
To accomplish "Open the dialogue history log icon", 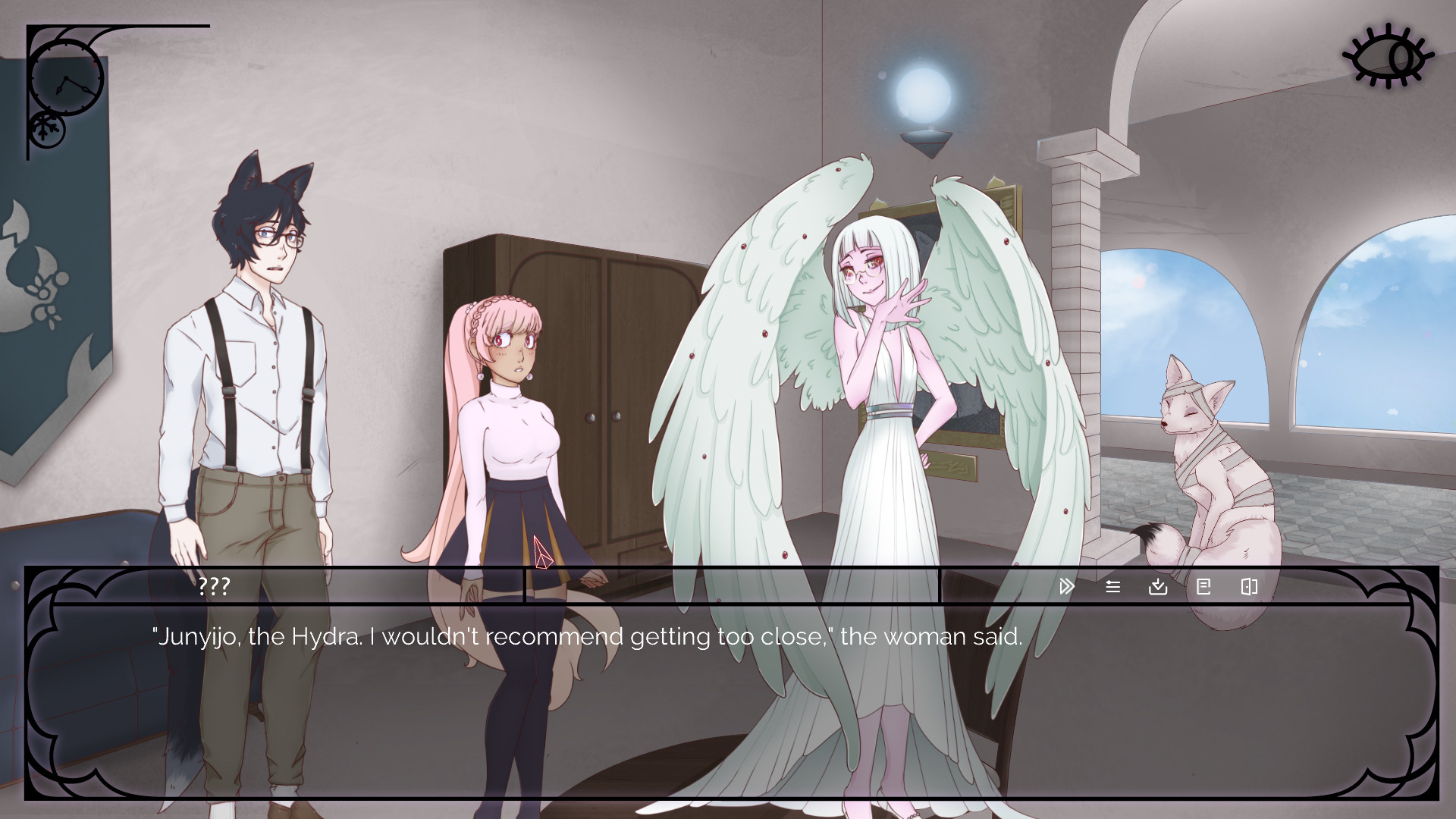I will coord(1112,586).
